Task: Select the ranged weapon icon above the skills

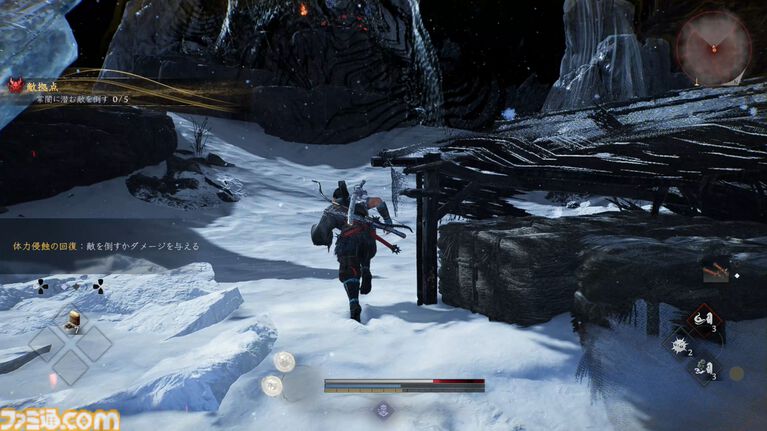Action: click(x=715, y=272)
